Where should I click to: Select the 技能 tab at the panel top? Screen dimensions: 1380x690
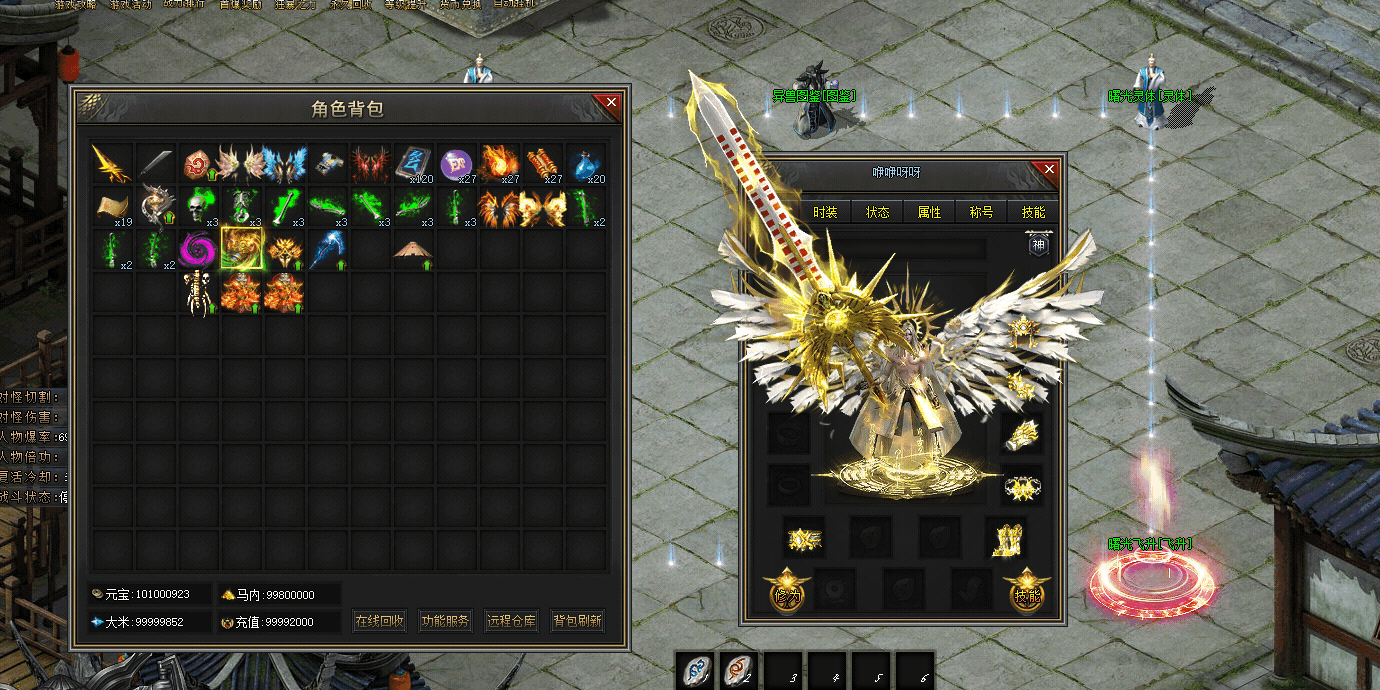pyautogui.click(x=1033, y=212)
